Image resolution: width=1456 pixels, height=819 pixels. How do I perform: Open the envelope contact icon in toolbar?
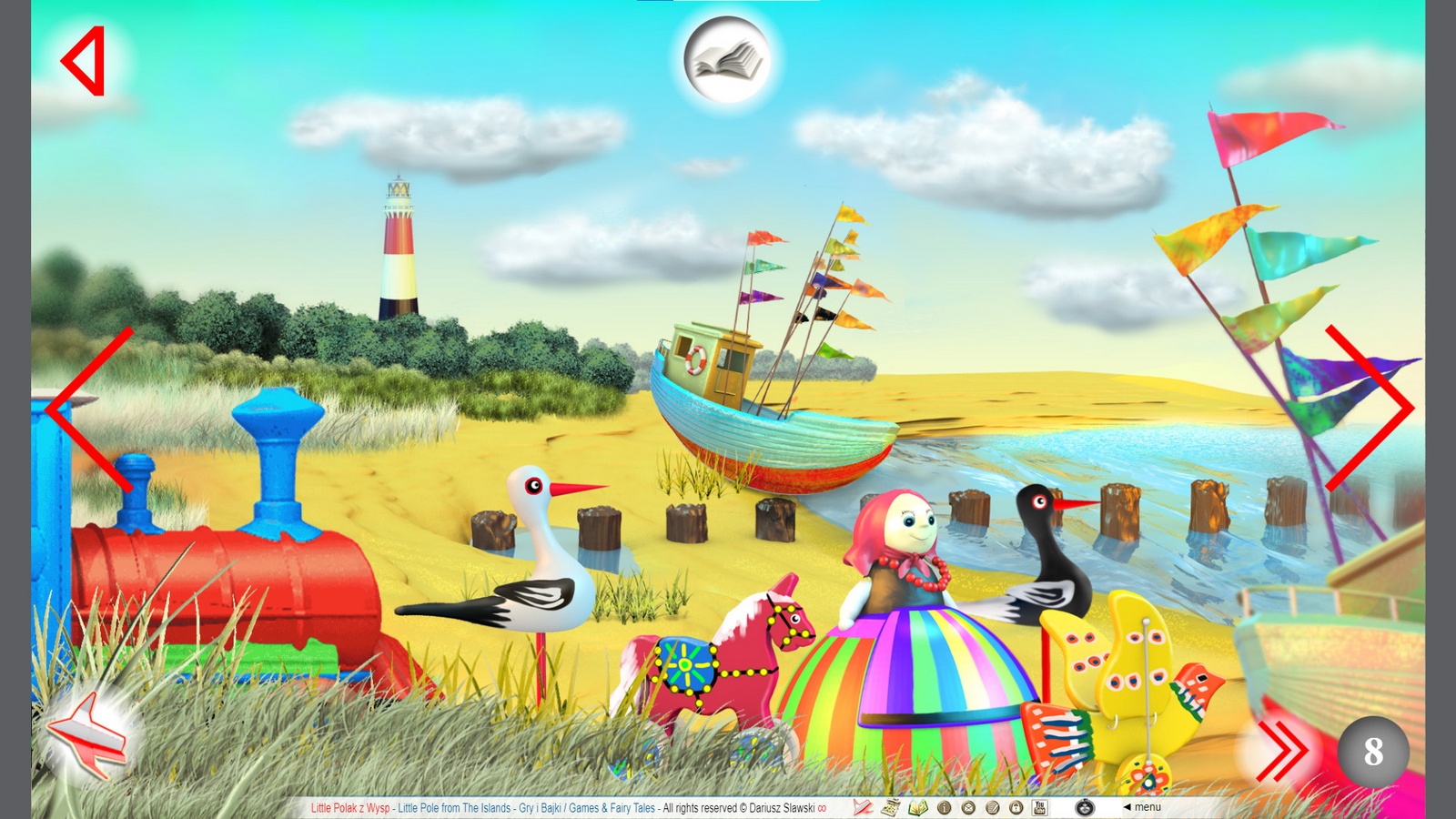[968, 806]
